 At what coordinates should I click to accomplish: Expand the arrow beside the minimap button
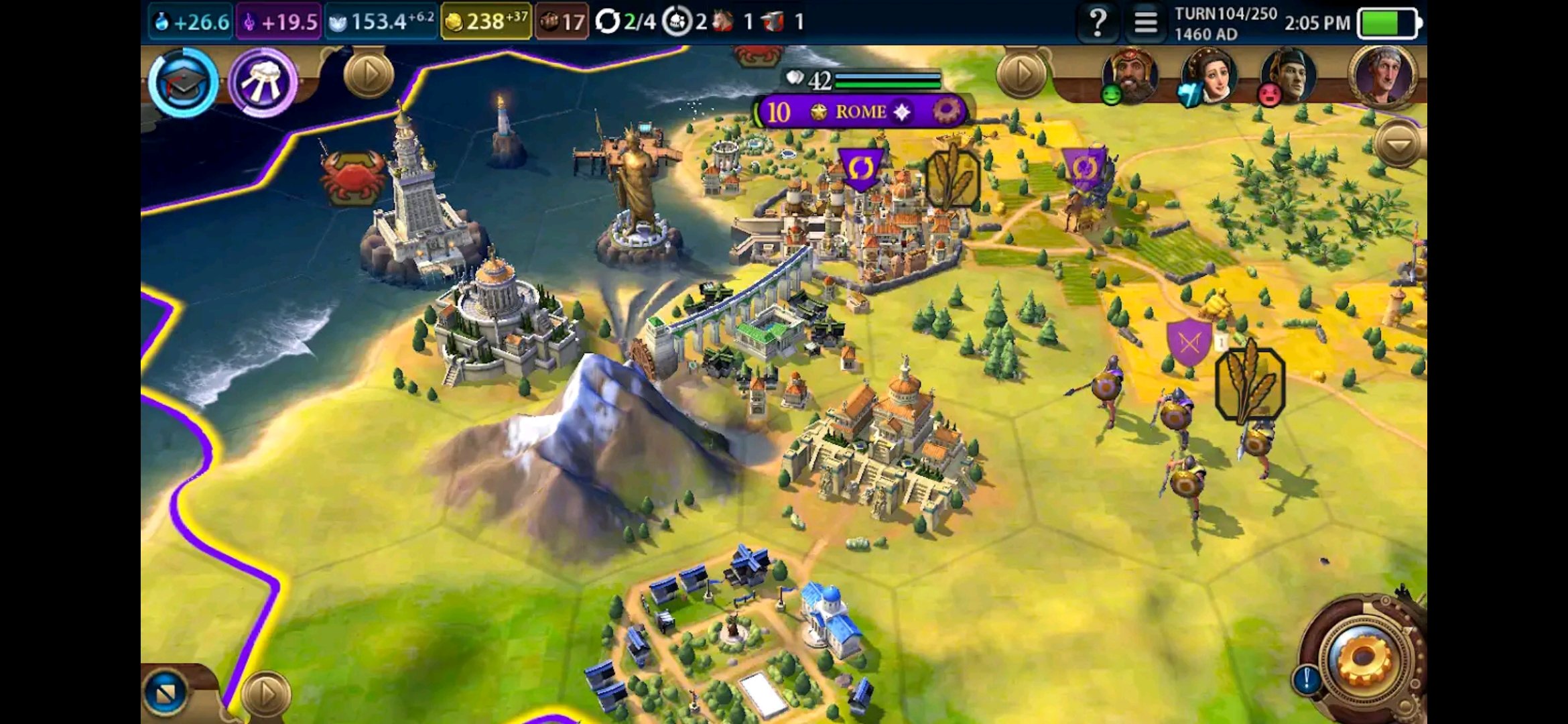point(265,694)
